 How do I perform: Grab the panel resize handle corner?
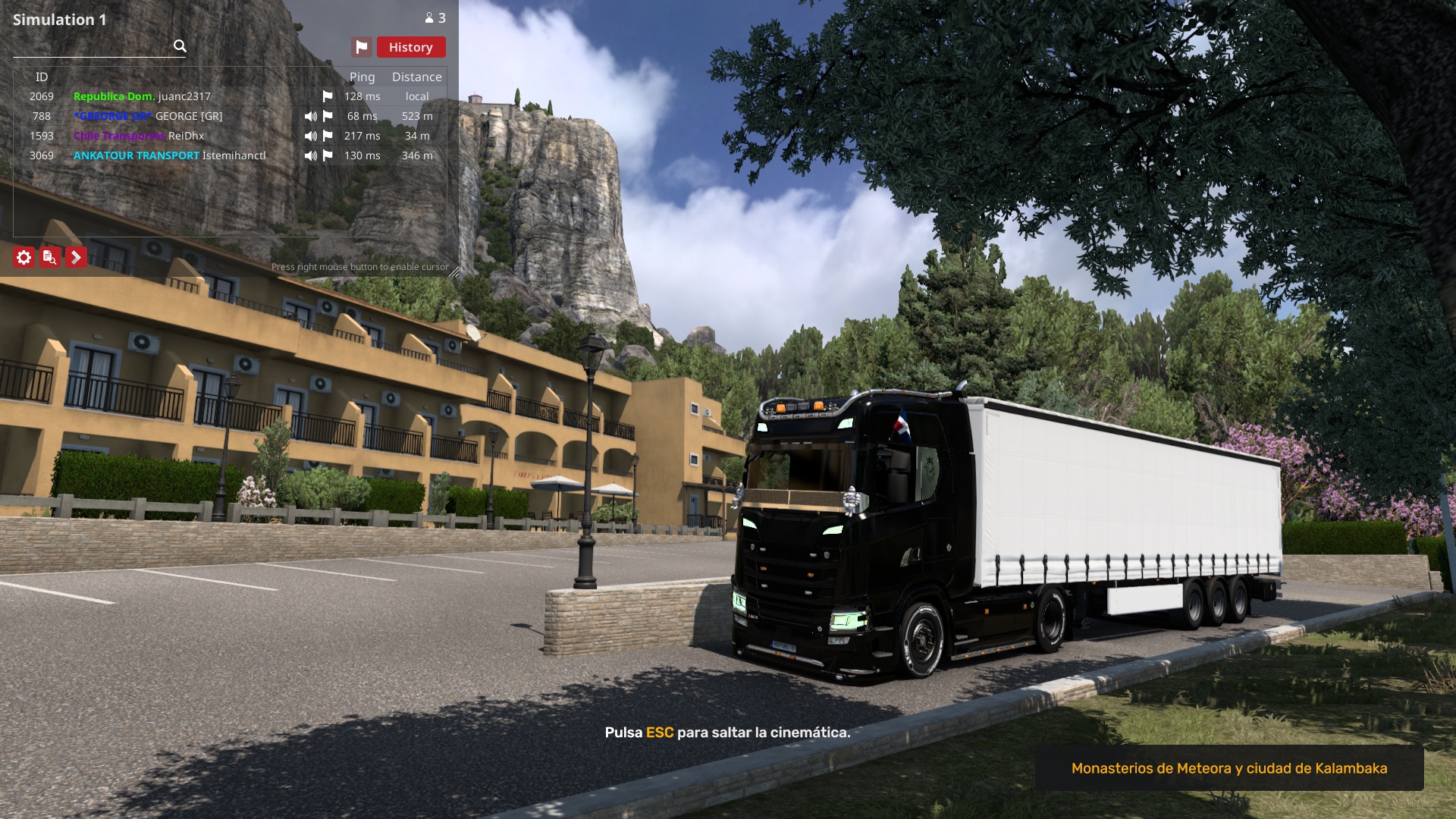[453, 272]
